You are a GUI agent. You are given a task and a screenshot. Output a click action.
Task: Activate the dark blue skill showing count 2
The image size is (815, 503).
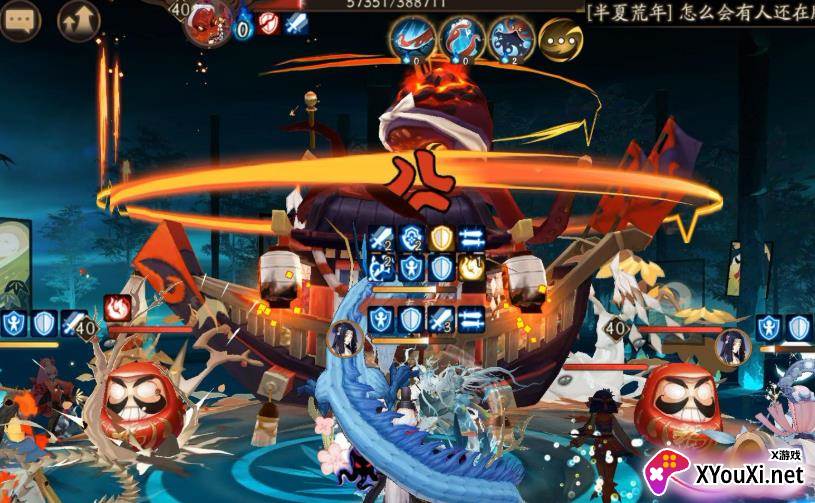[512, 40]
